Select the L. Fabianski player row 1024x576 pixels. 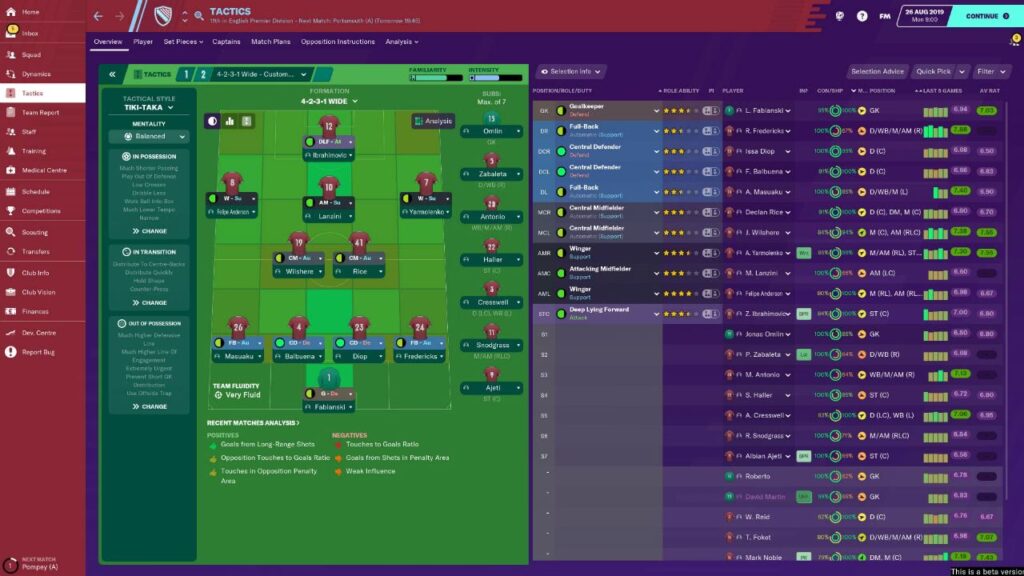(764, 110)
